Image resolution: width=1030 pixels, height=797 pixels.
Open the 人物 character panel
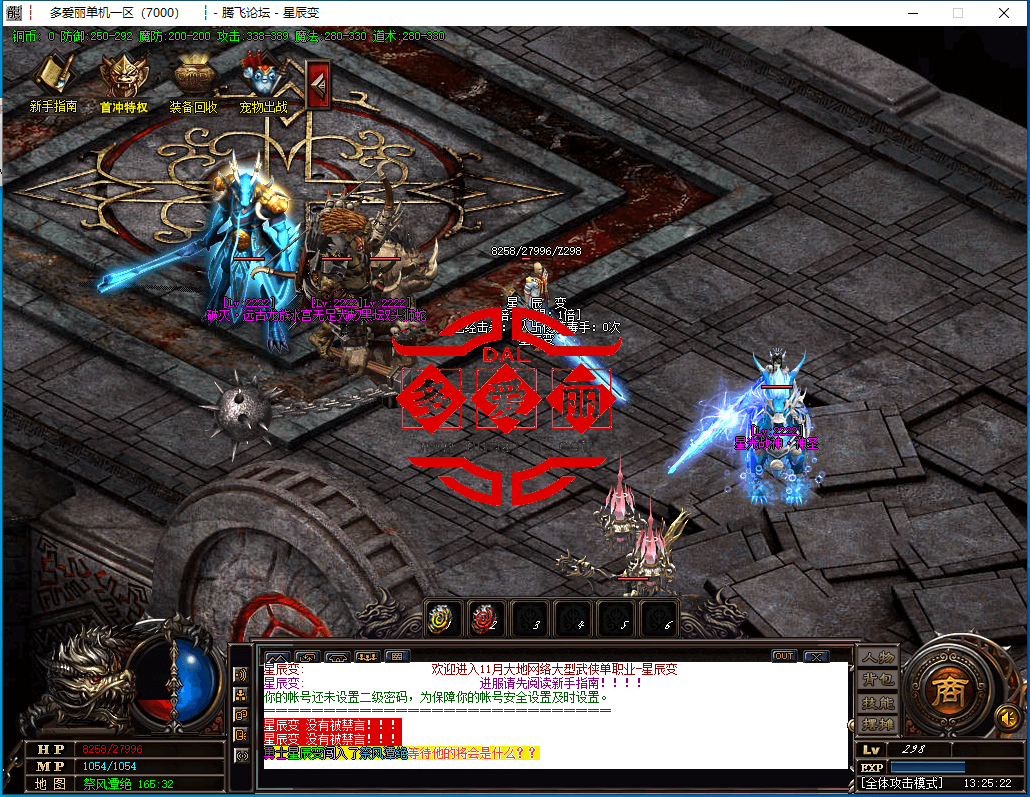pyautogui.click(x=878, y=657)
